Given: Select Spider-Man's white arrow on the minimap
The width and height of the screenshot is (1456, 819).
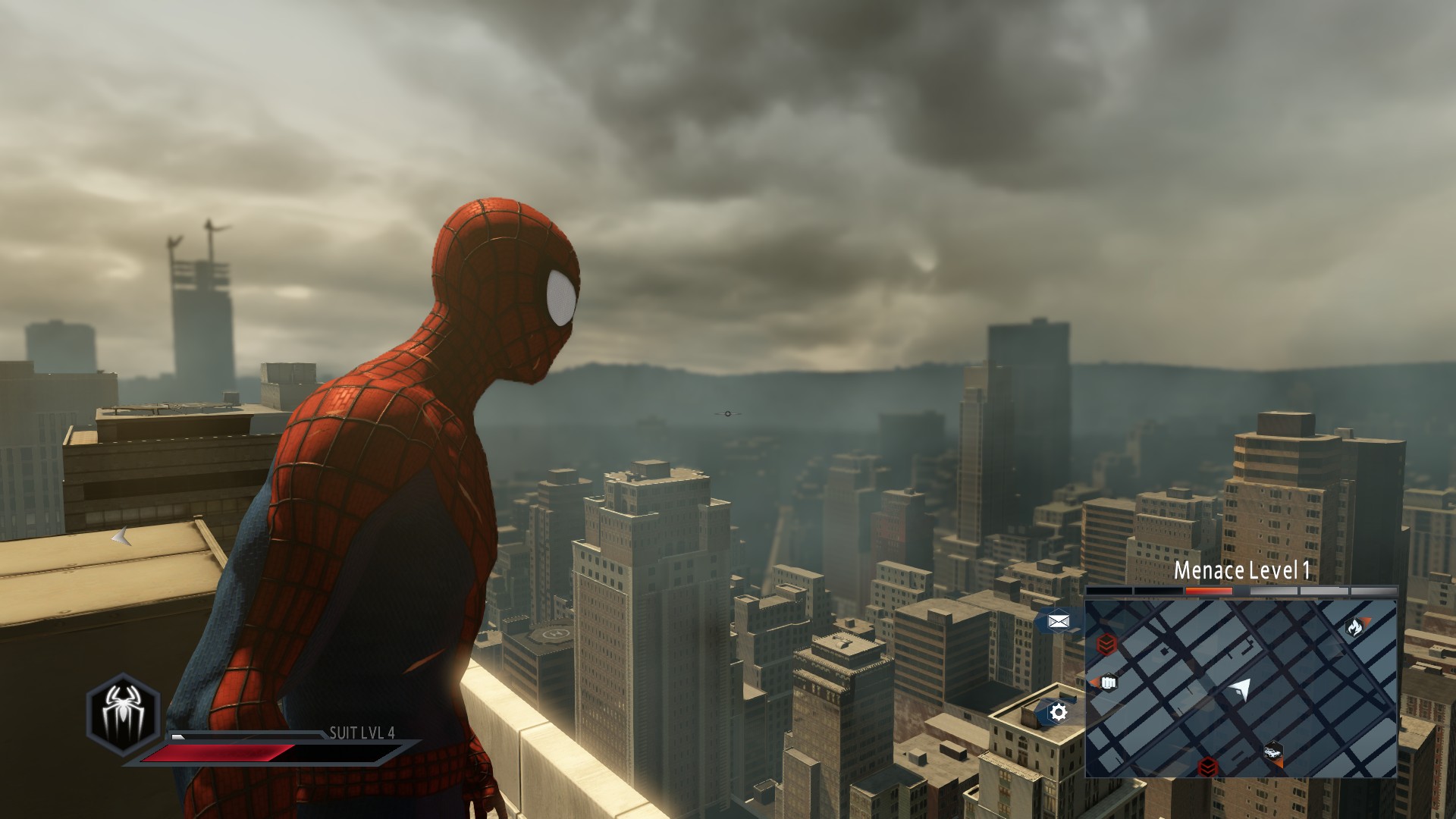Looking at the screenshot, I should (x=1241, y=689).
